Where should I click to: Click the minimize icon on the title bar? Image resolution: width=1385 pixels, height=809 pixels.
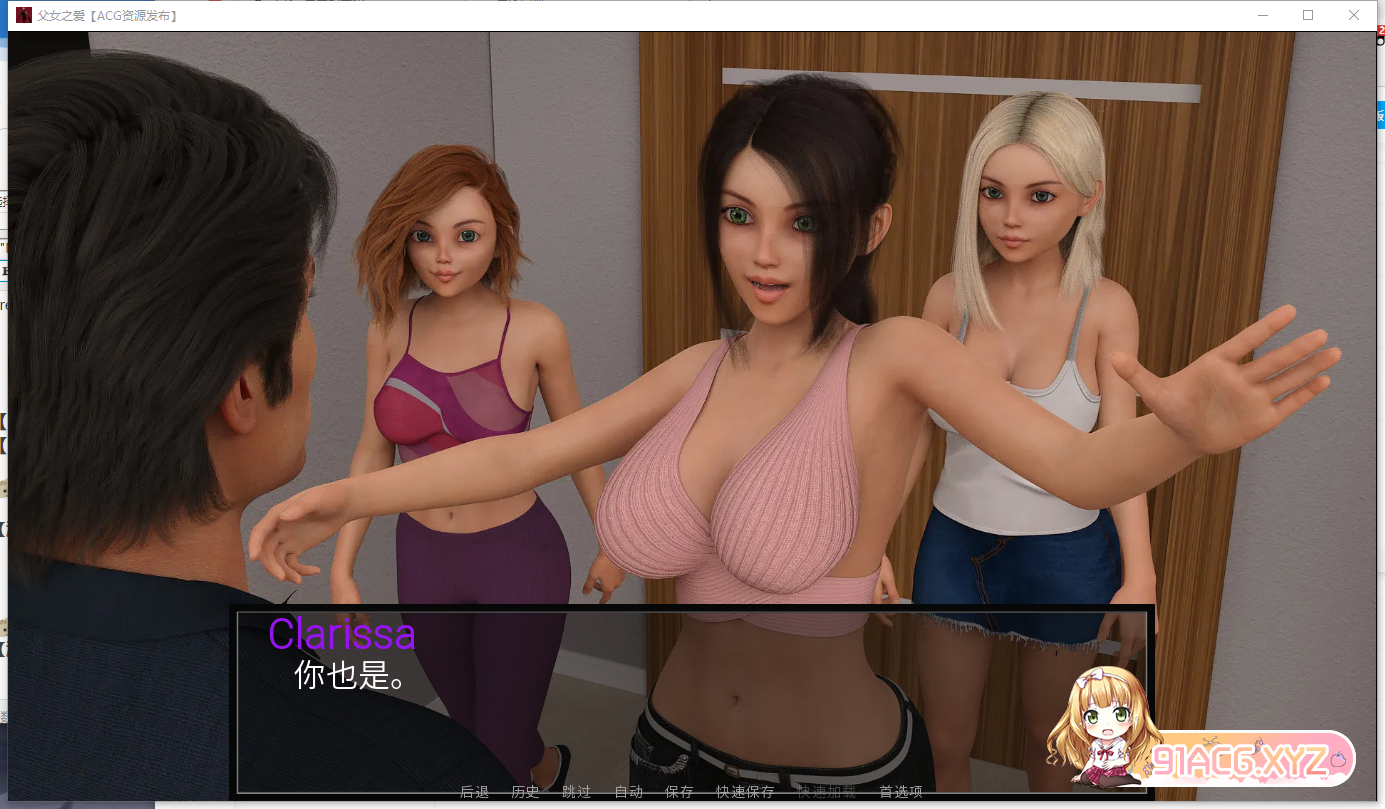(1262, 15)
